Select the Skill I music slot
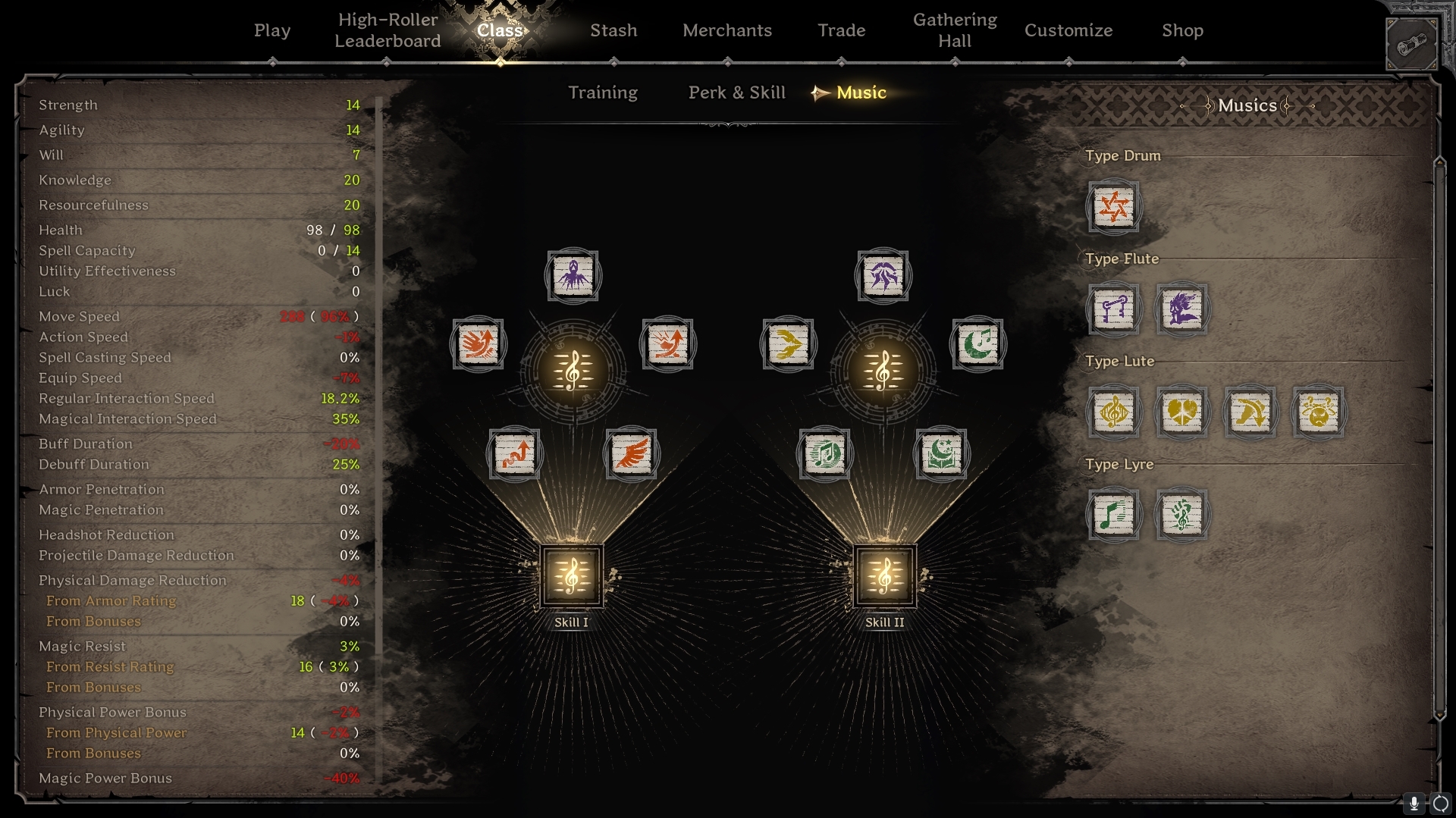Image resolution: width=1456 pixels, height=818 pixels. [x=572, y=576]
